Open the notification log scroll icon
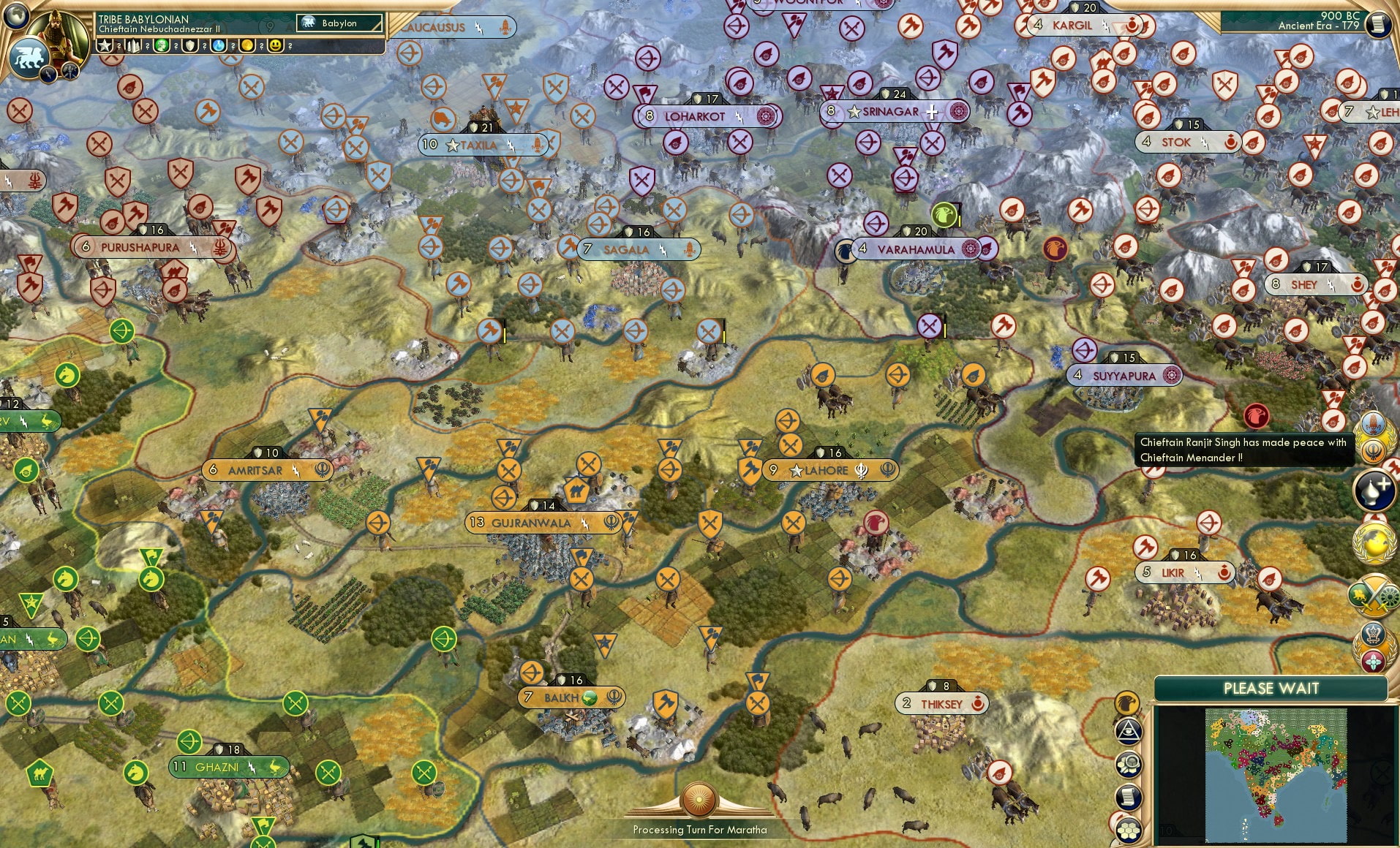Screen dimensions: 1400x848 click(1128, 796)
